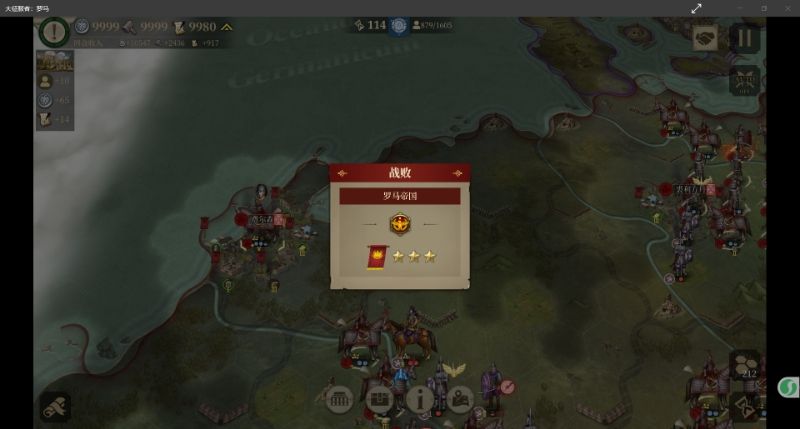The width and height of the screenshot is (800, 429).
Task: Click the end turn arrow button at bottom right
Action: tap(746, 405)
